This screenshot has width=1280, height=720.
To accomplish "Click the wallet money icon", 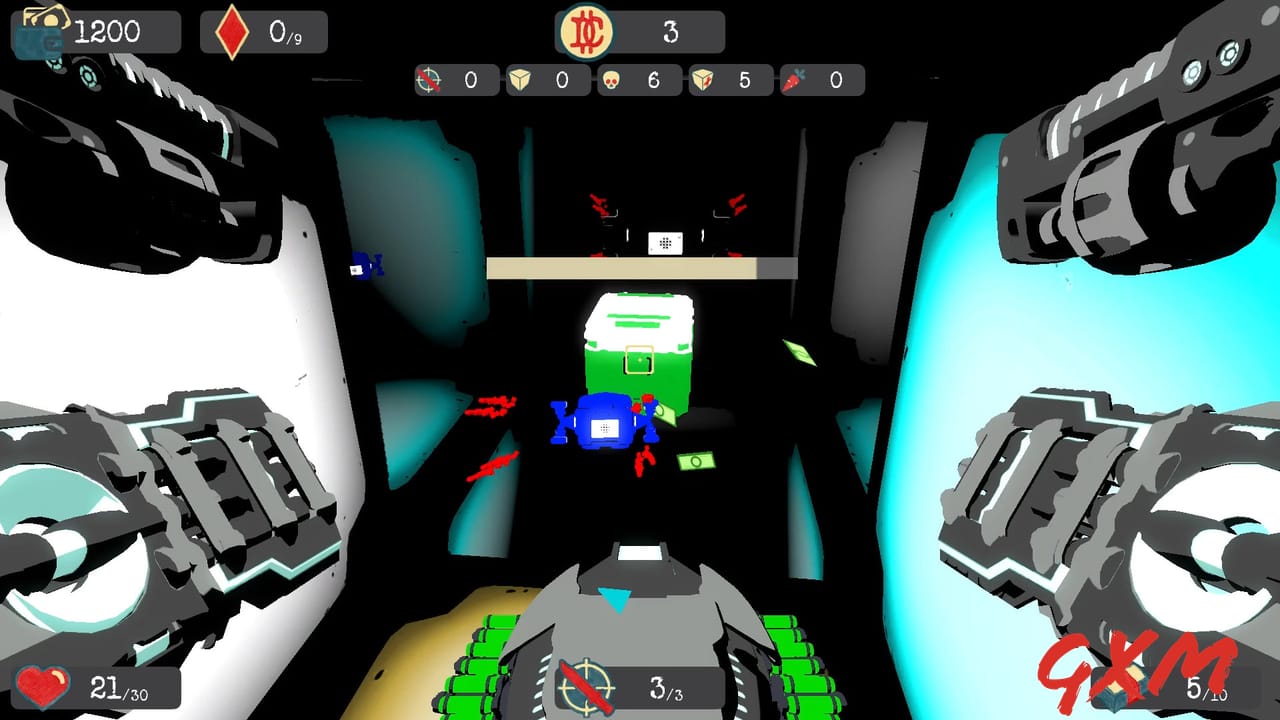I will pyautogui.click(x=42, y=30).
